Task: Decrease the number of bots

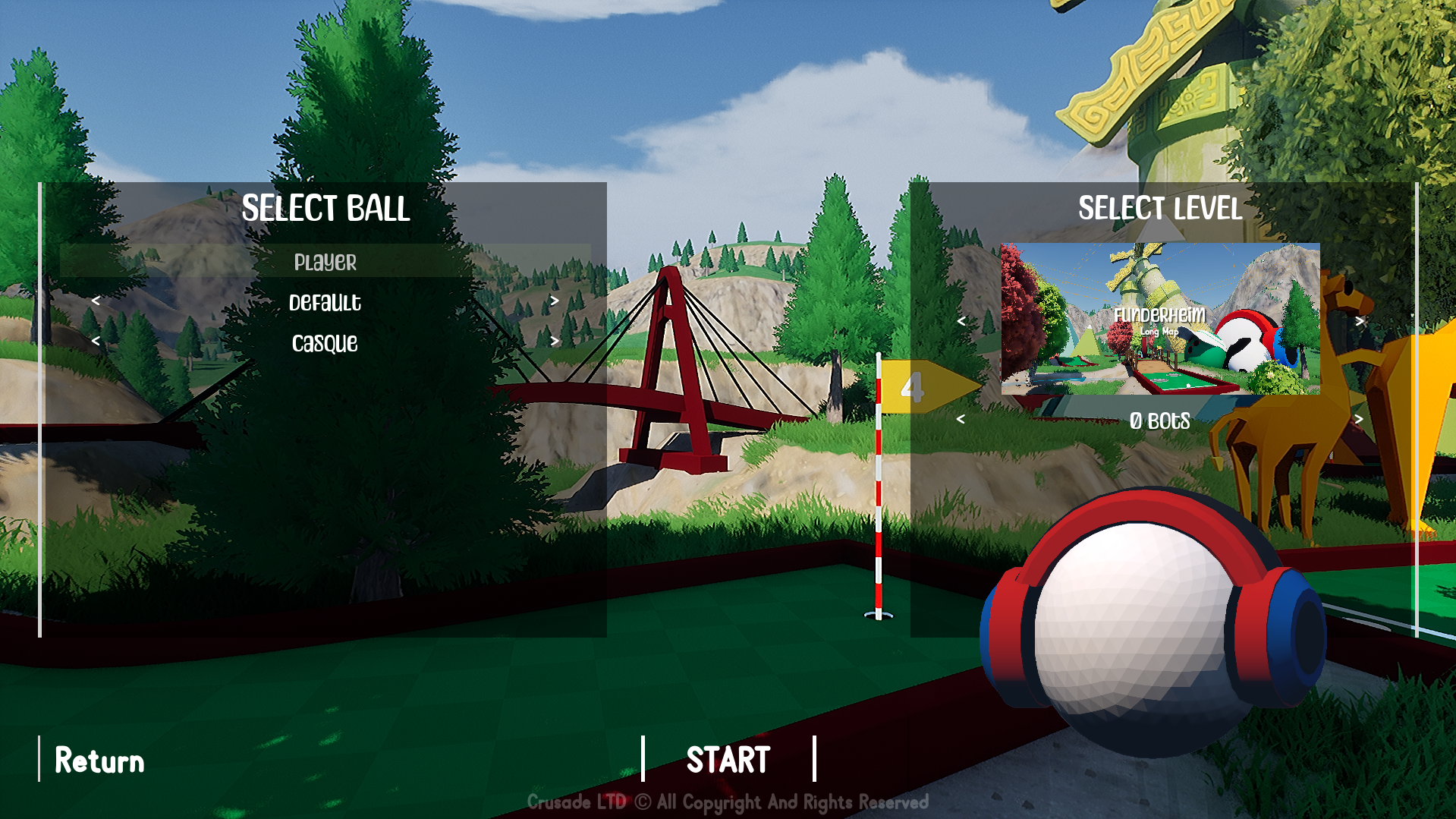Action: [961, 420]
